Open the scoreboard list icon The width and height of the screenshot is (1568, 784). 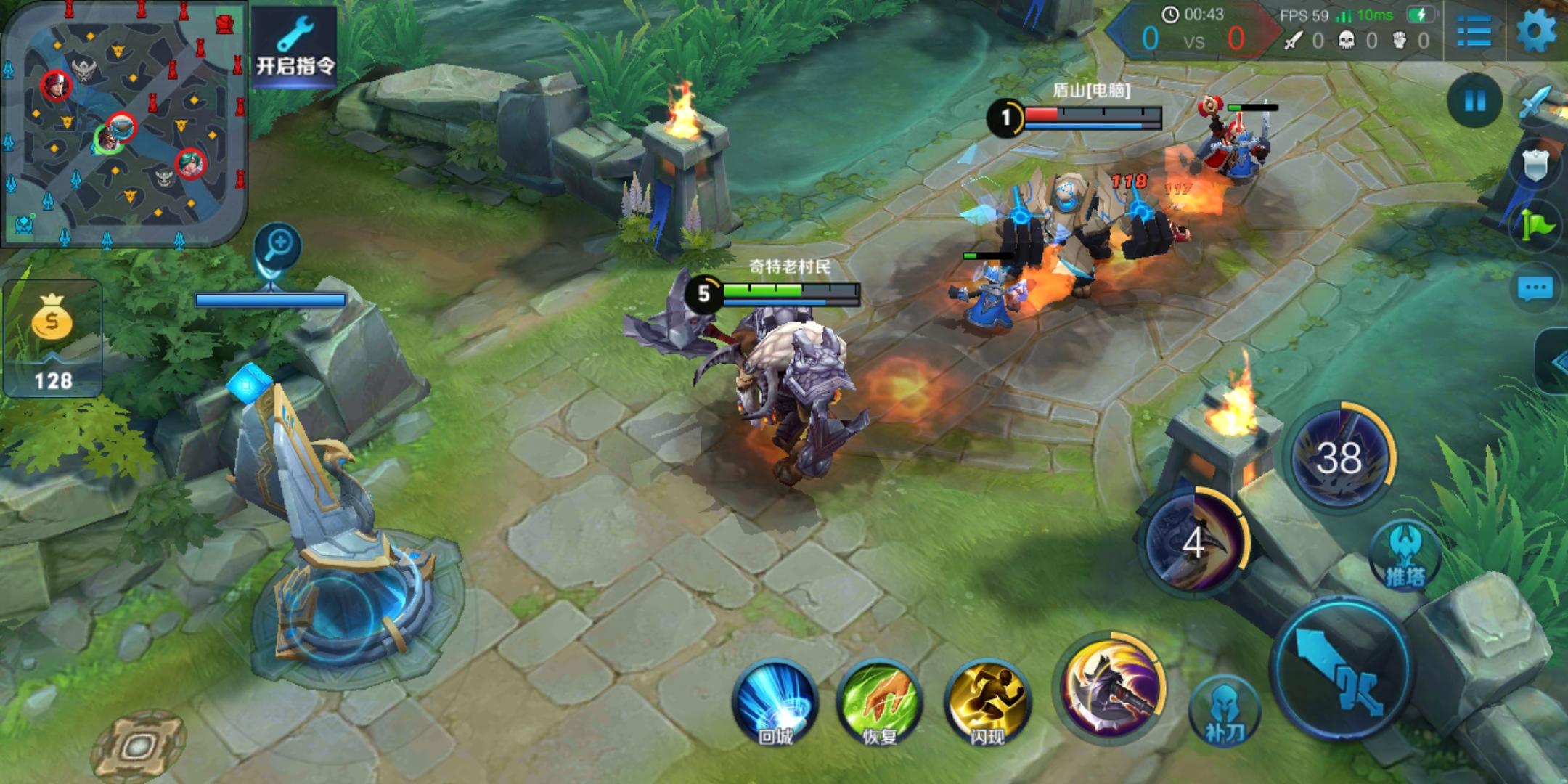tap(1474, 31)
